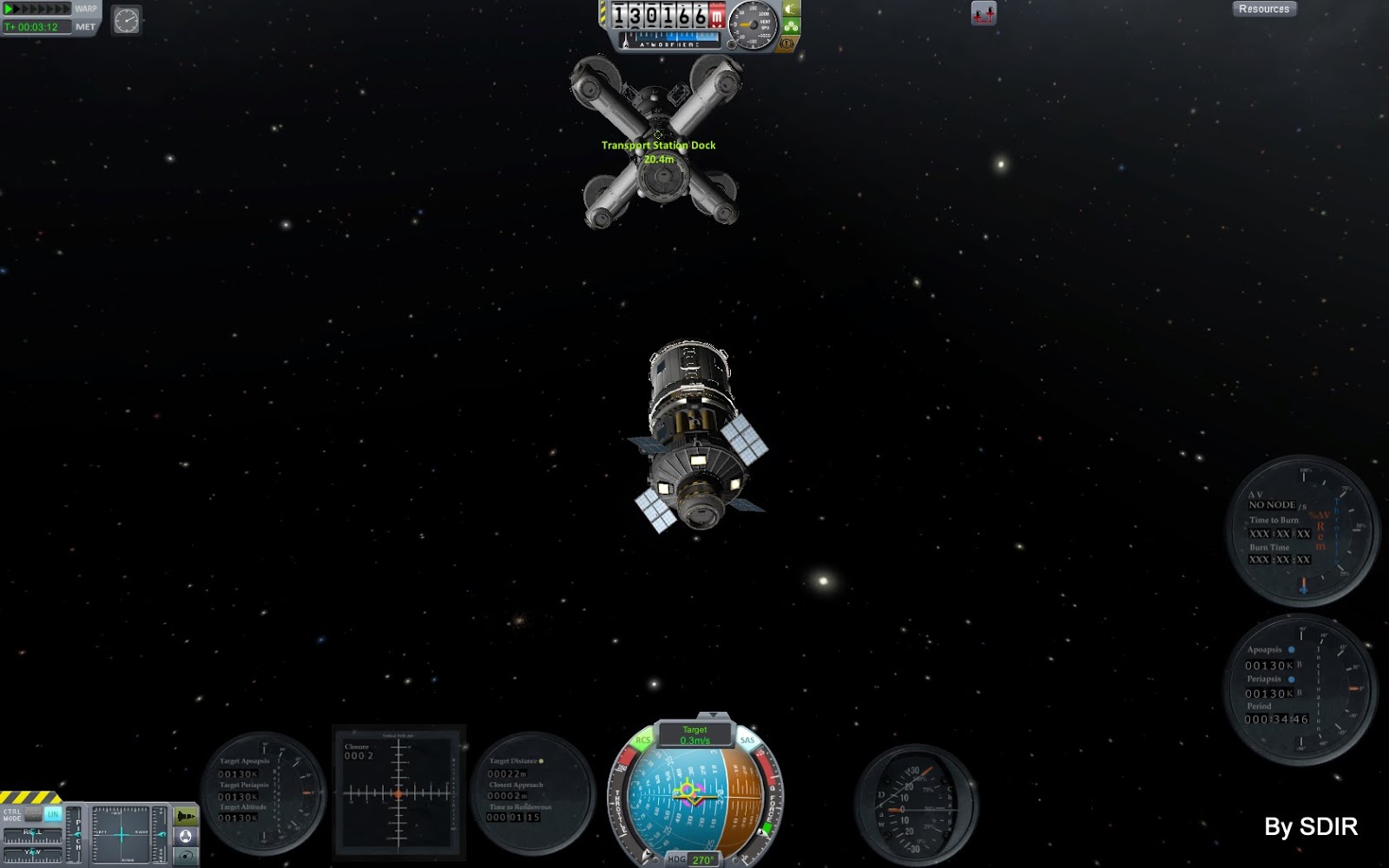The width and height of the screenshot is (1389, 868).
Task: Select the rocket icon in the docking control panel
Action: (186, 816)
